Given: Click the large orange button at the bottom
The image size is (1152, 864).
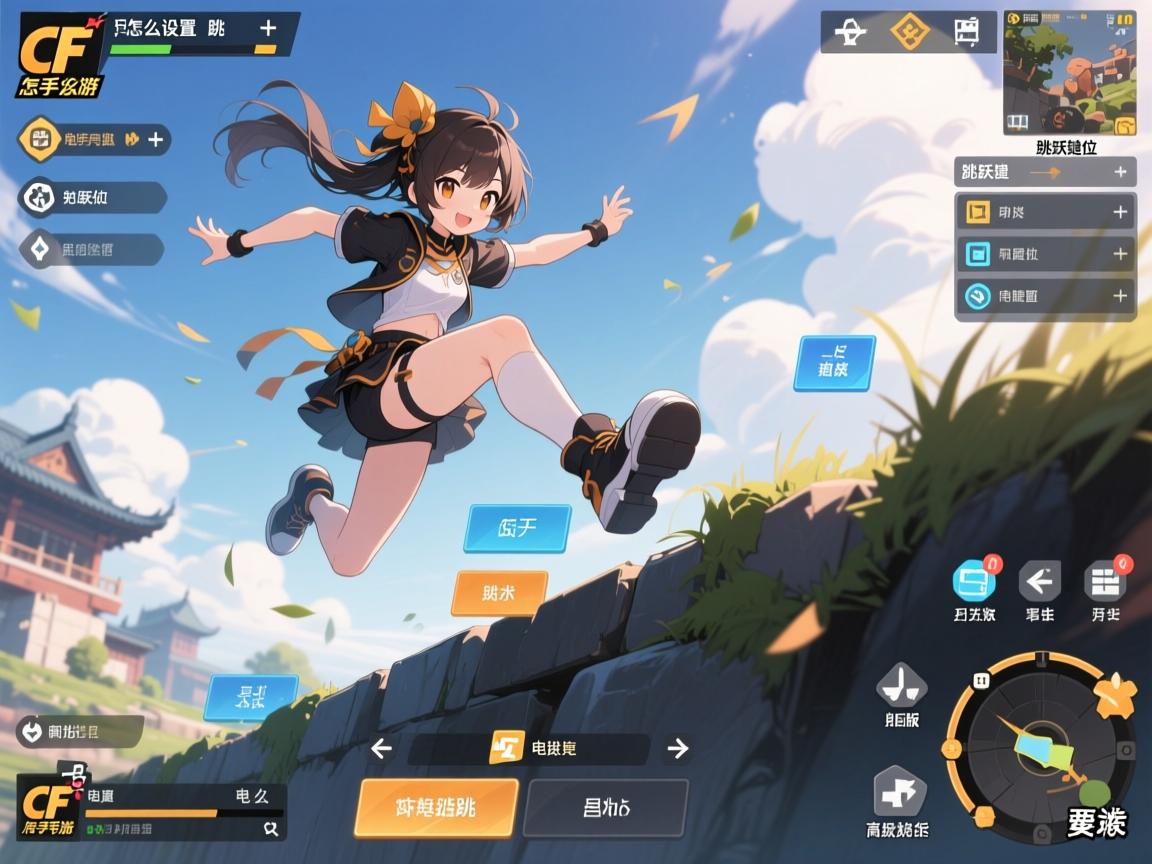Looking at the screenshot, I should (x=437, y=807).
